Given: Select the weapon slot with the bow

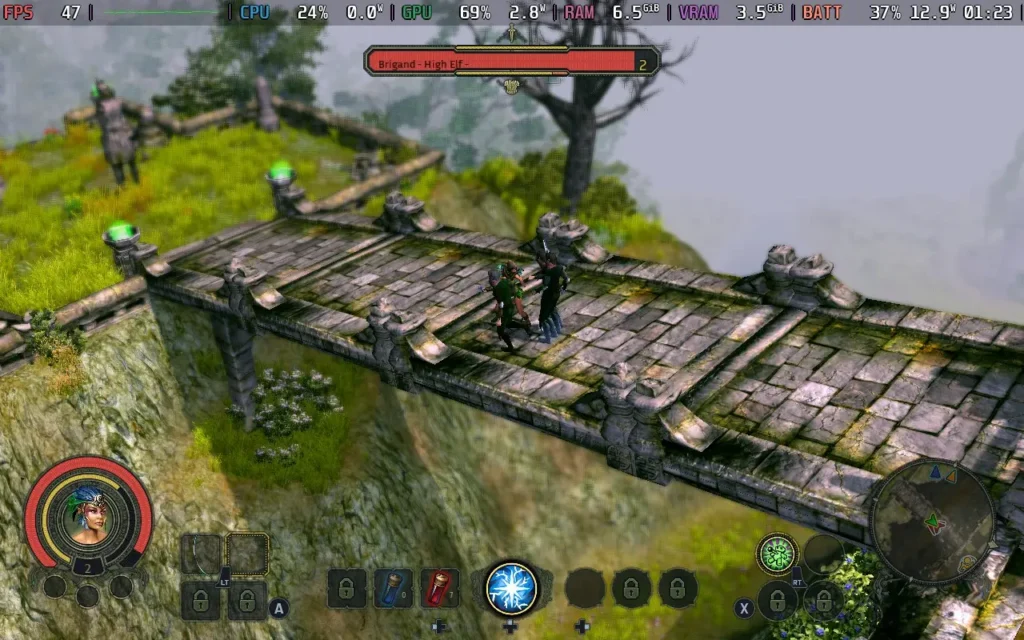Looking at the screenshot, I should point(201,554).
